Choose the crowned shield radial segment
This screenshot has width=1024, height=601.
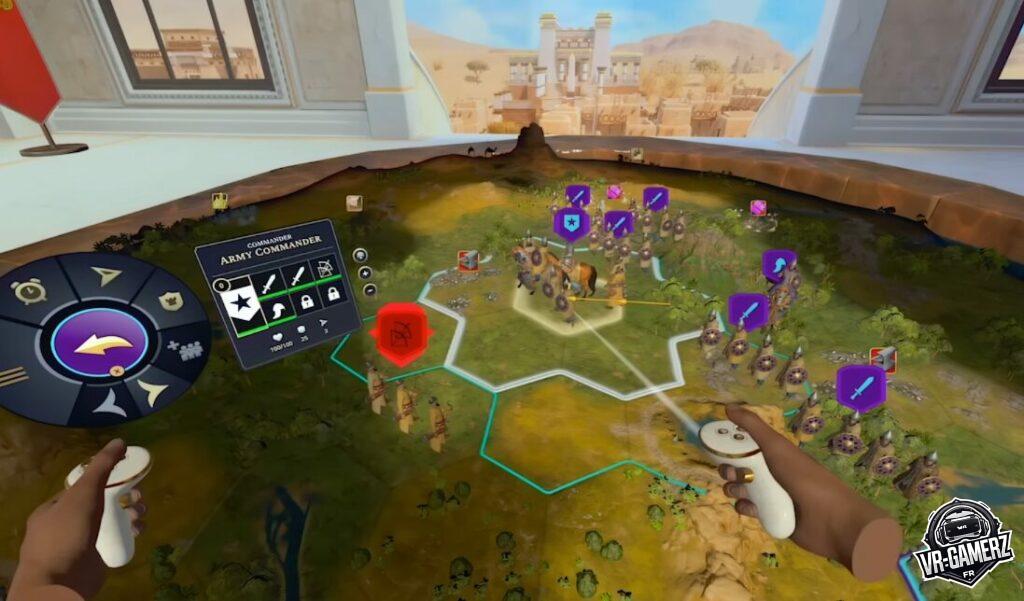[170, 300]
